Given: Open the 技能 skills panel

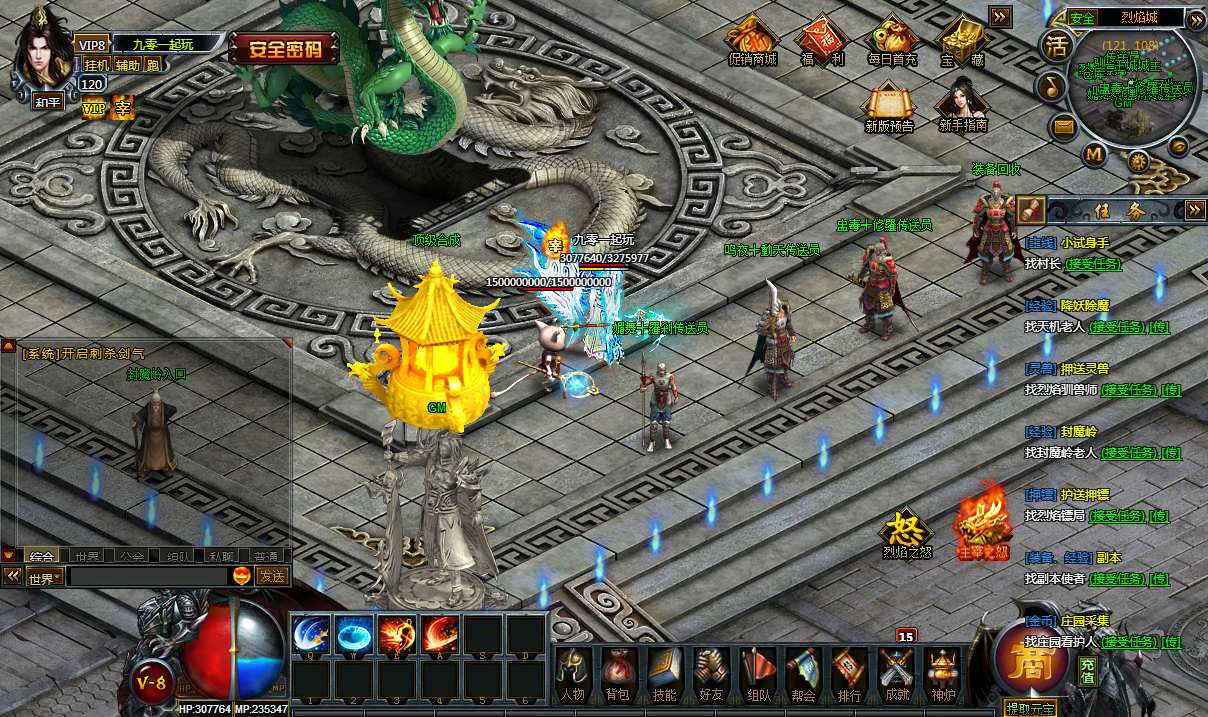Looking at the screenshot, I should pos(664,674).
